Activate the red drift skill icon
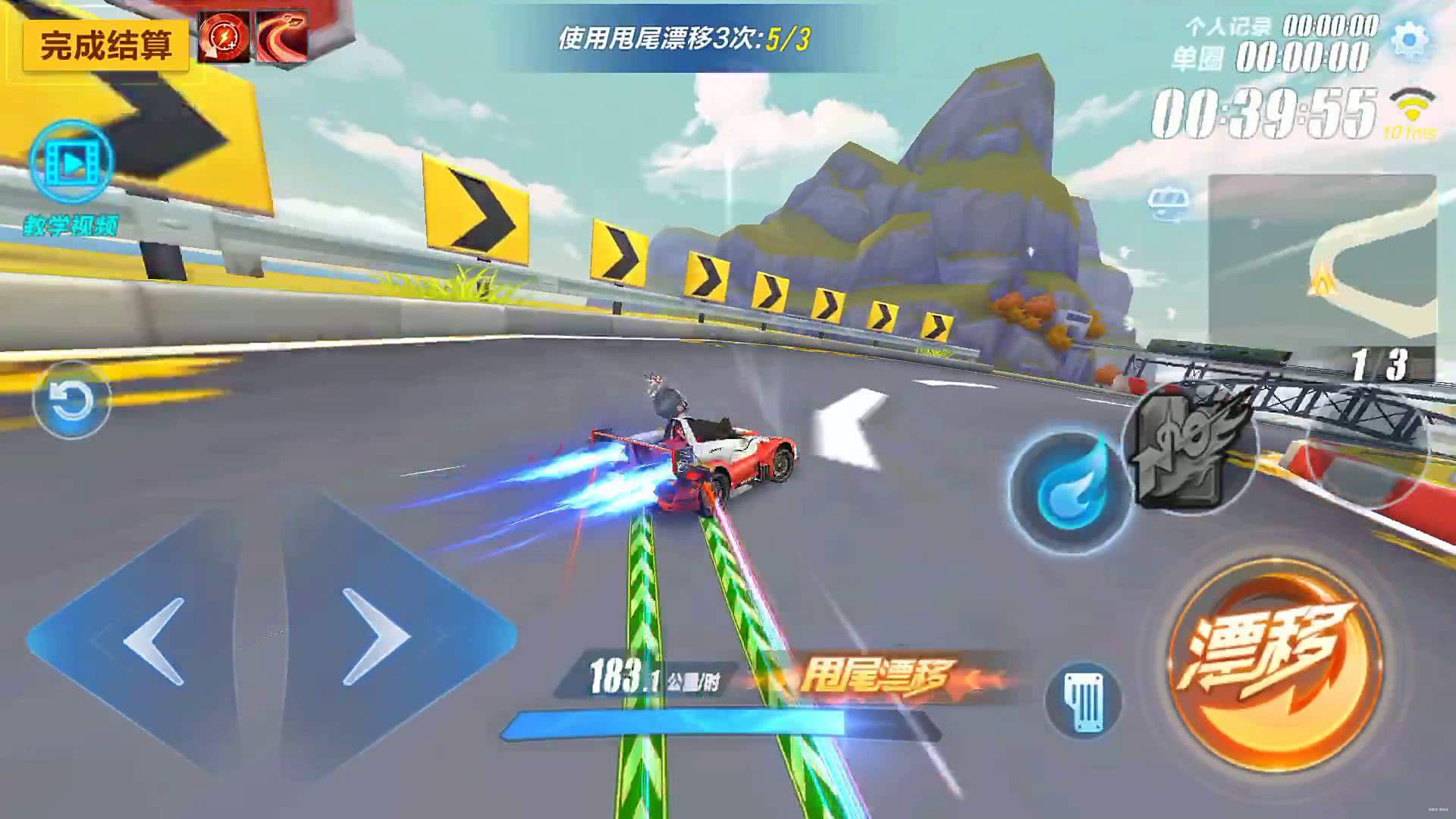Screen dimensions: 1456x819 point(283,36)
